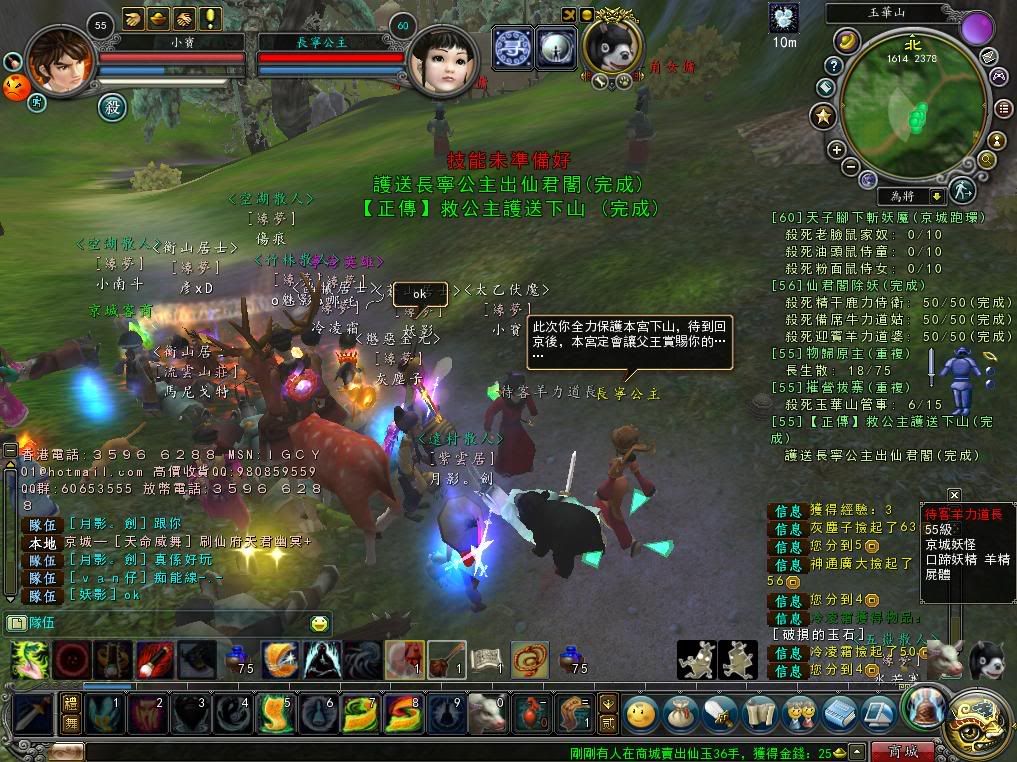Open the smiley face emote menu
1017x762 pixels.
pyautogui.click(x=319, y=624)
